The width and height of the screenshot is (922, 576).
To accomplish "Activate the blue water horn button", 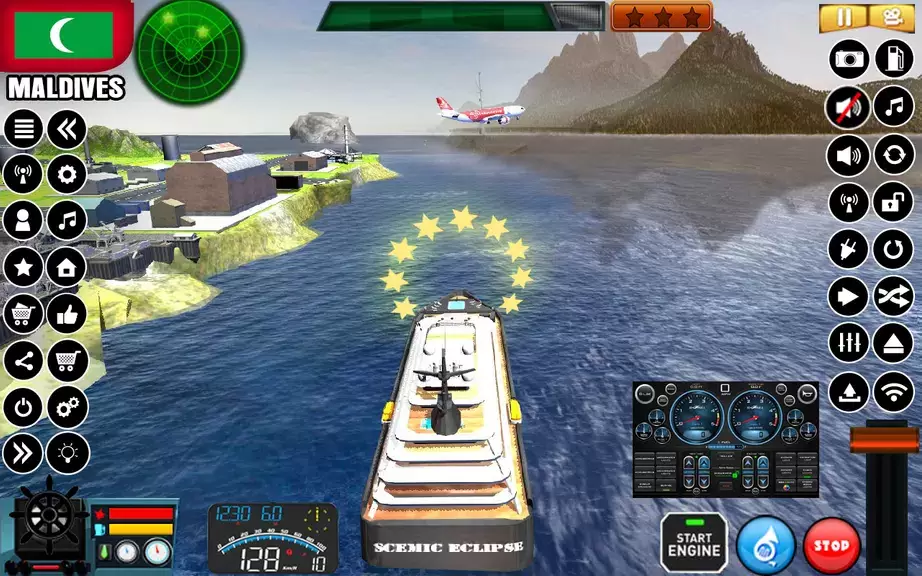I will 765,546.
